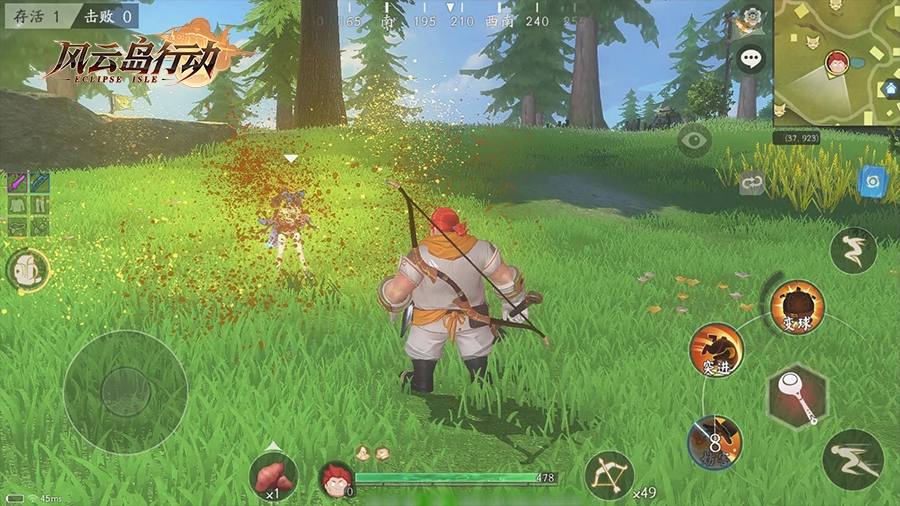Tap the red-haired character portrait

click(336, 478)
